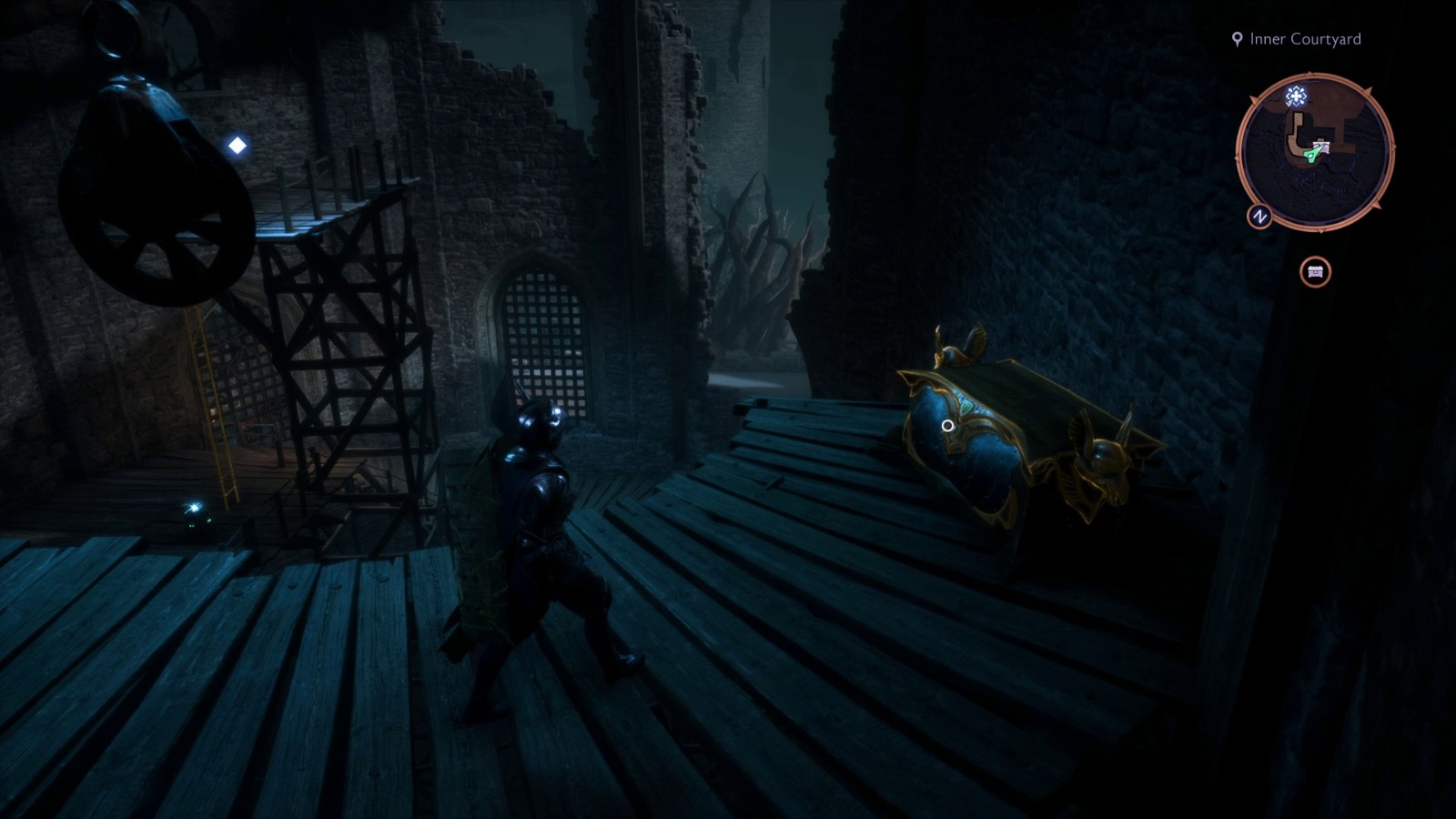Click the circular targeting reticle on the chest
This screenshot has height=819, width=1456.
(946, 425)
